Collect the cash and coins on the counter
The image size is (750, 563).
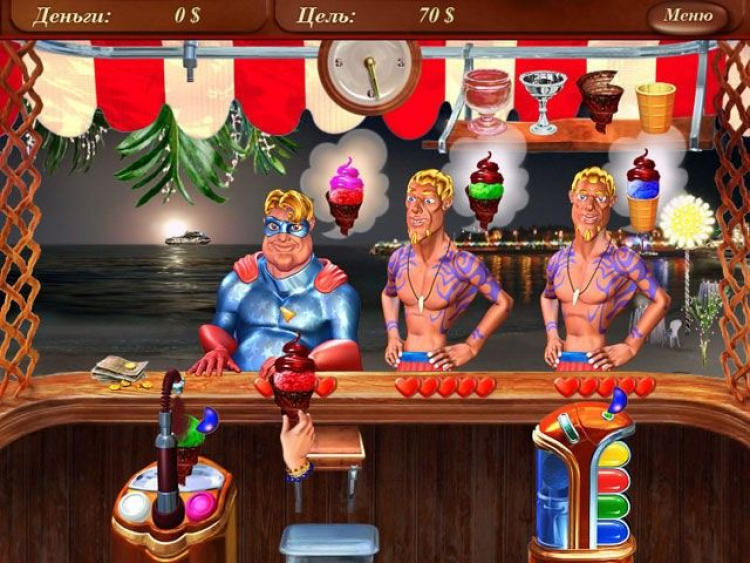119,372
